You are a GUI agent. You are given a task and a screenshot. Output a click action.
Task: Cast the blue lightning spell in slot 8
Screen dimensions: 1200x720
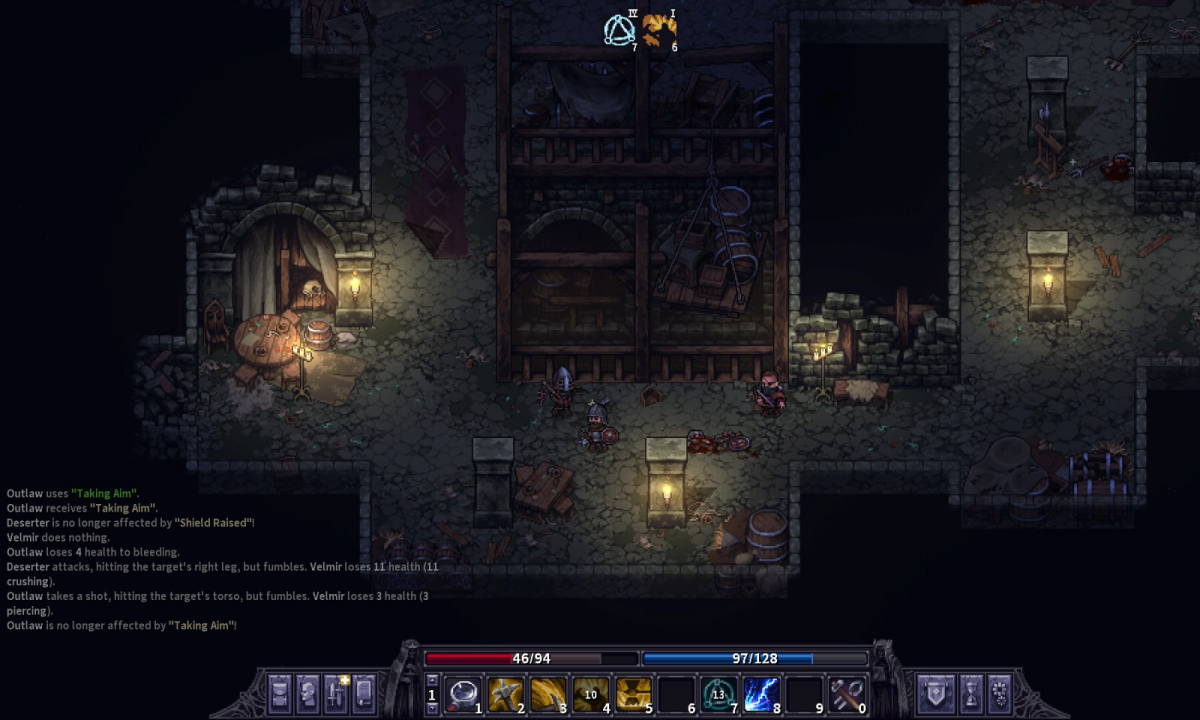coord(760,693)
